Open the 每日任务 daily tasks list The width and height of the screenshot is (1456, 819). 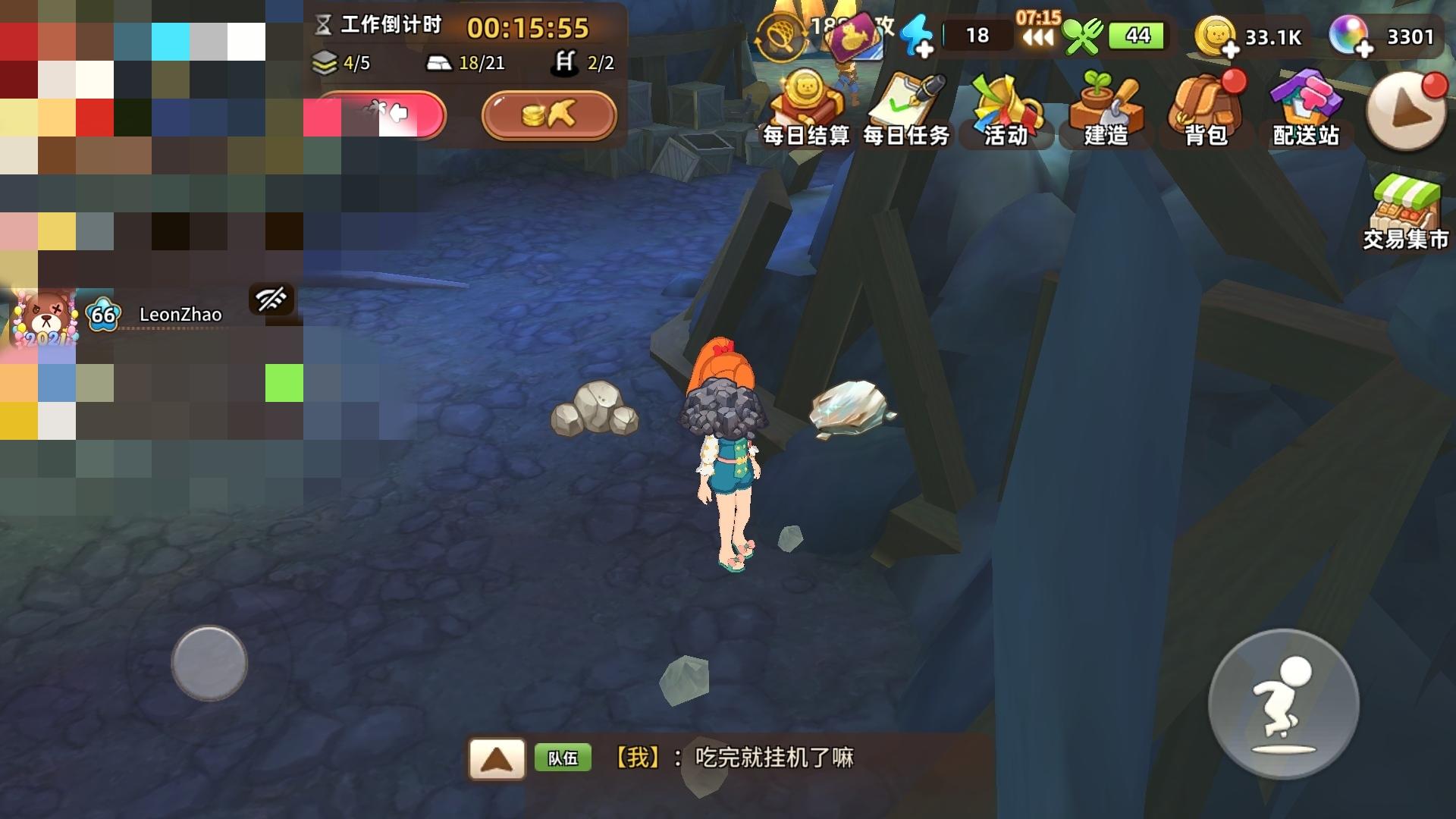[906, 106]
